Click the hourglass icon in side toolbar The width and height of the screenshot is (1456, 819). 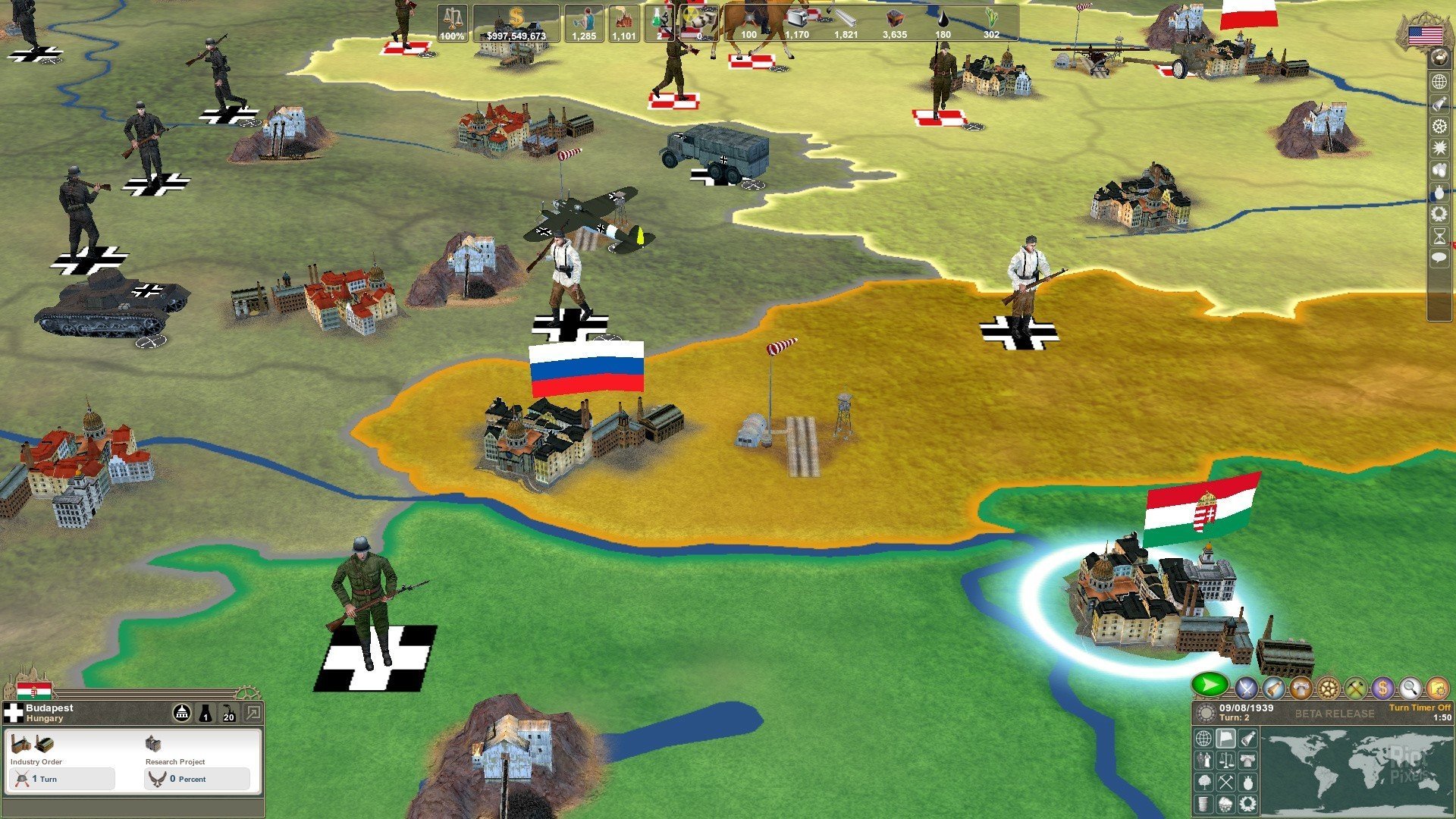[x=1439, y=237]
